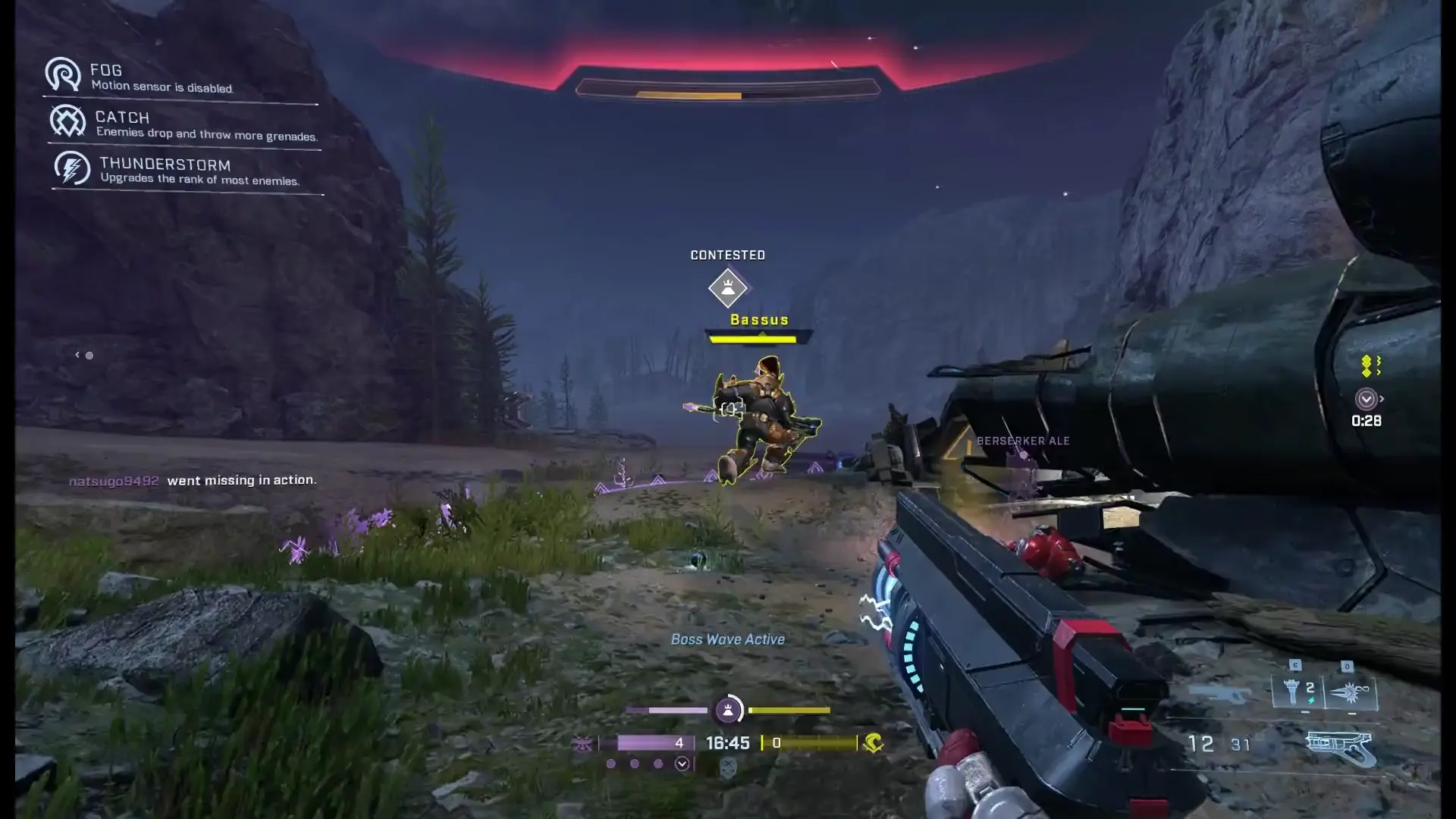Click the yellow stacked diamonds indicator
1456x819 pixels.
1367,366
